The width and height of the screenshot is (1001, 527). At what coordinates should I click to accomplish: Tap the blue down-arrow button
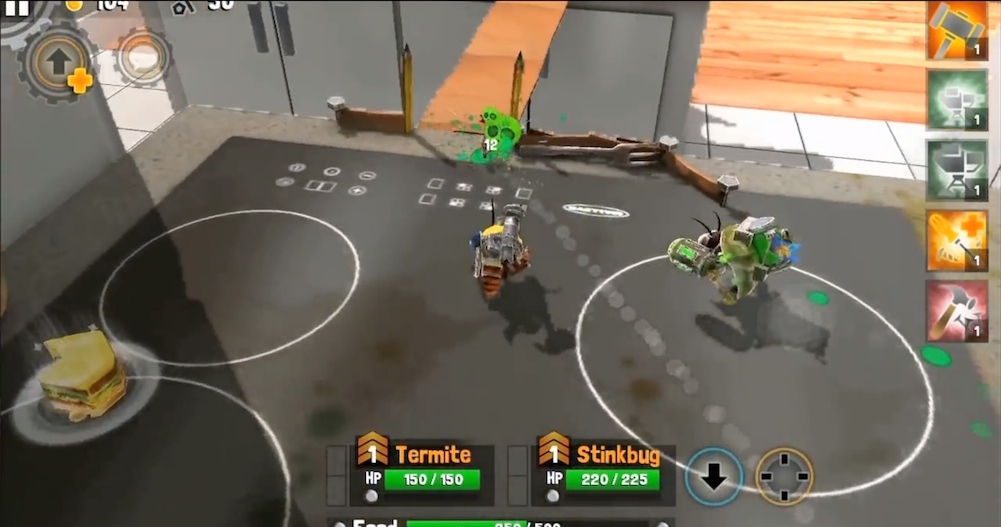[x=714, y=477]
